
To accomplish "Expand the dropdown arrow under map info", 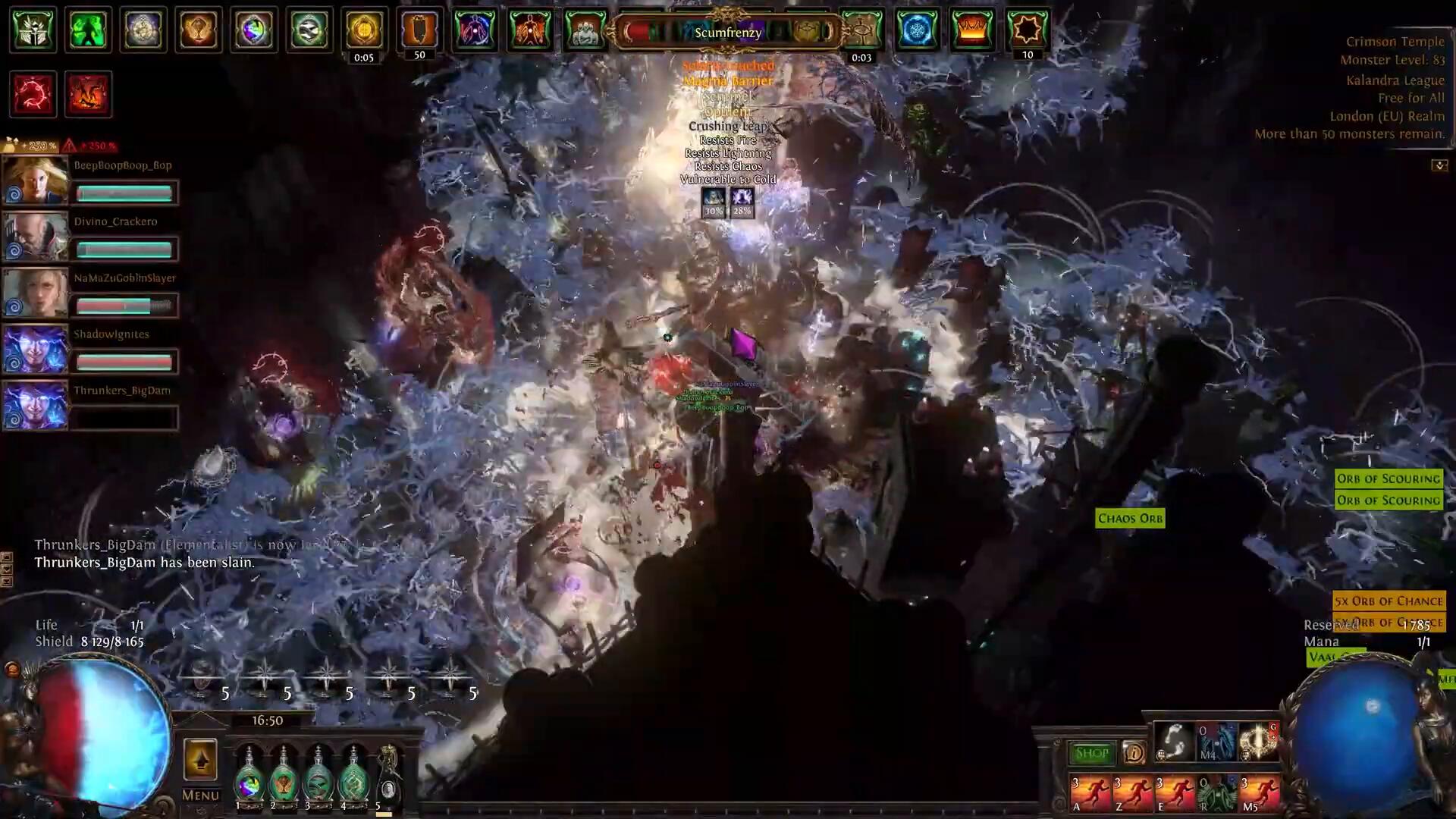I will (1439, 165).
